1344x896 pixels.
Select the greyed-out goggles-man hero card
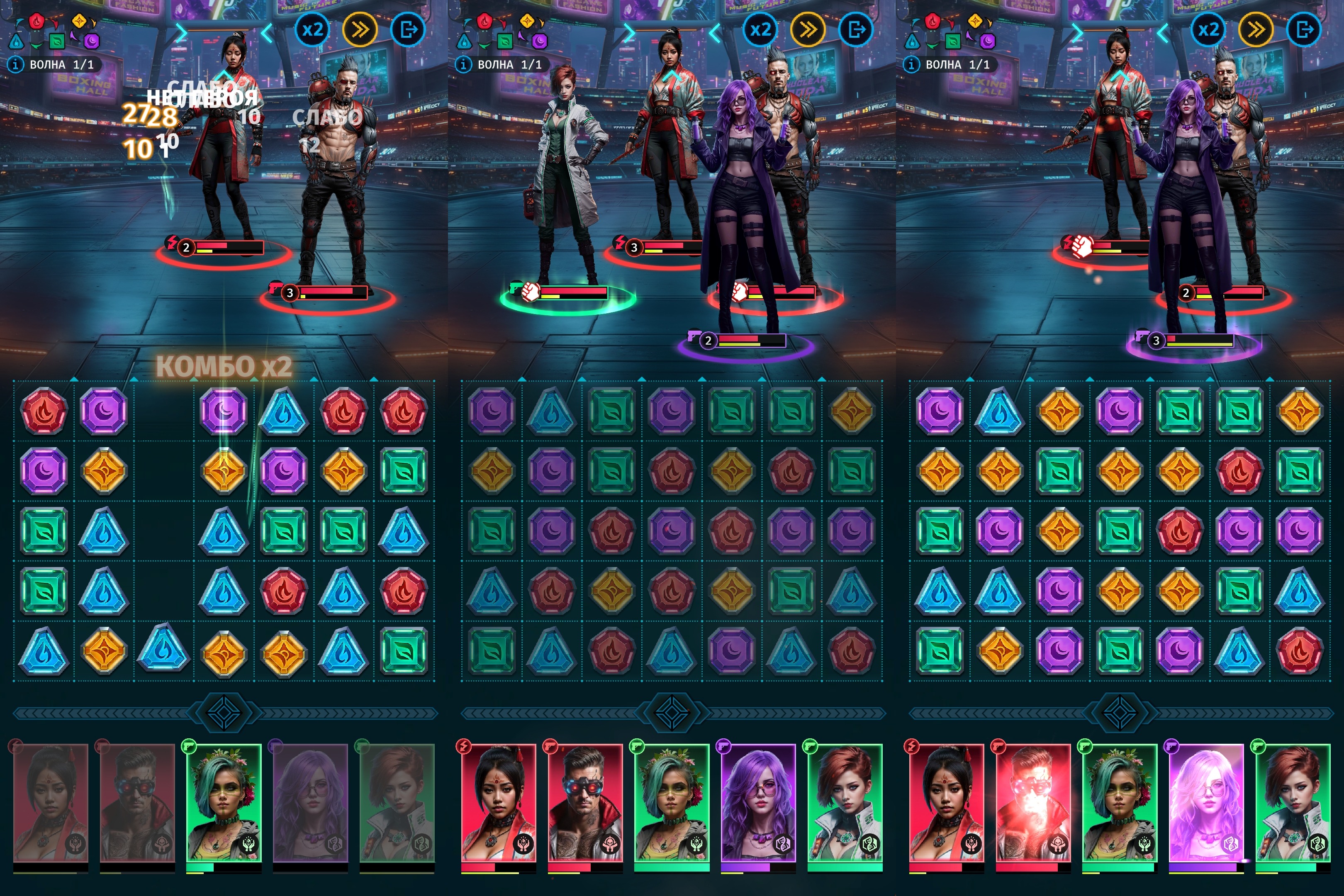point(137,803)
